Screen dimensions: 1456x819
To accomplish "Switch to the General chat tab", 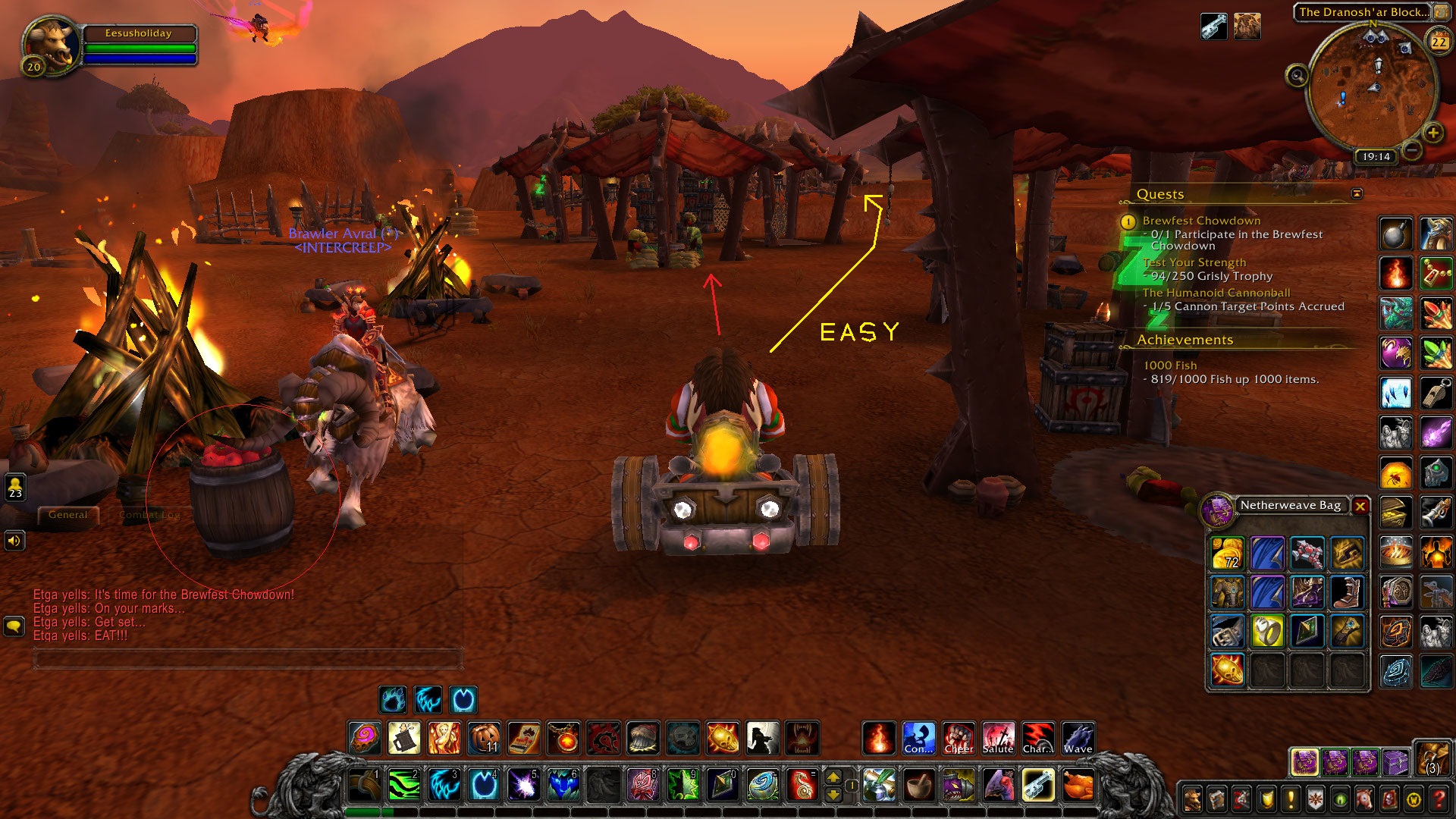I will pyautogui.click(x=68, y=515).
